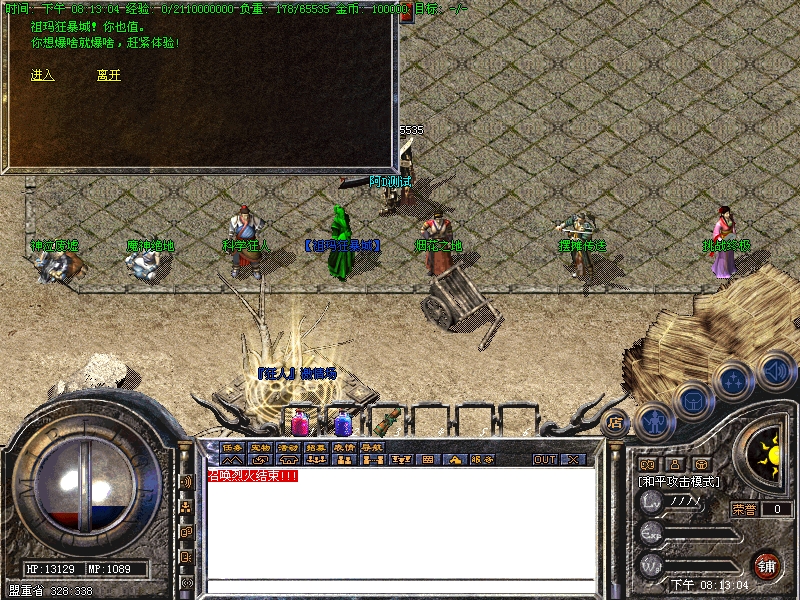Open the 表情 (Emotes) menu

pyautogui.click(x=344, y=447)
